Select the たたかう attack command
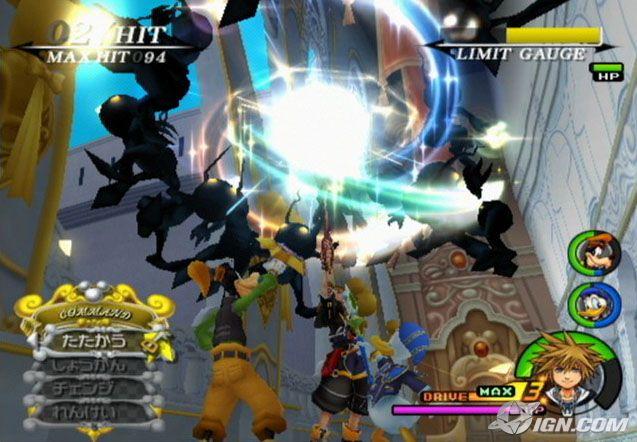The width and height of the screenshot is (637, 442). coord(89,341)
